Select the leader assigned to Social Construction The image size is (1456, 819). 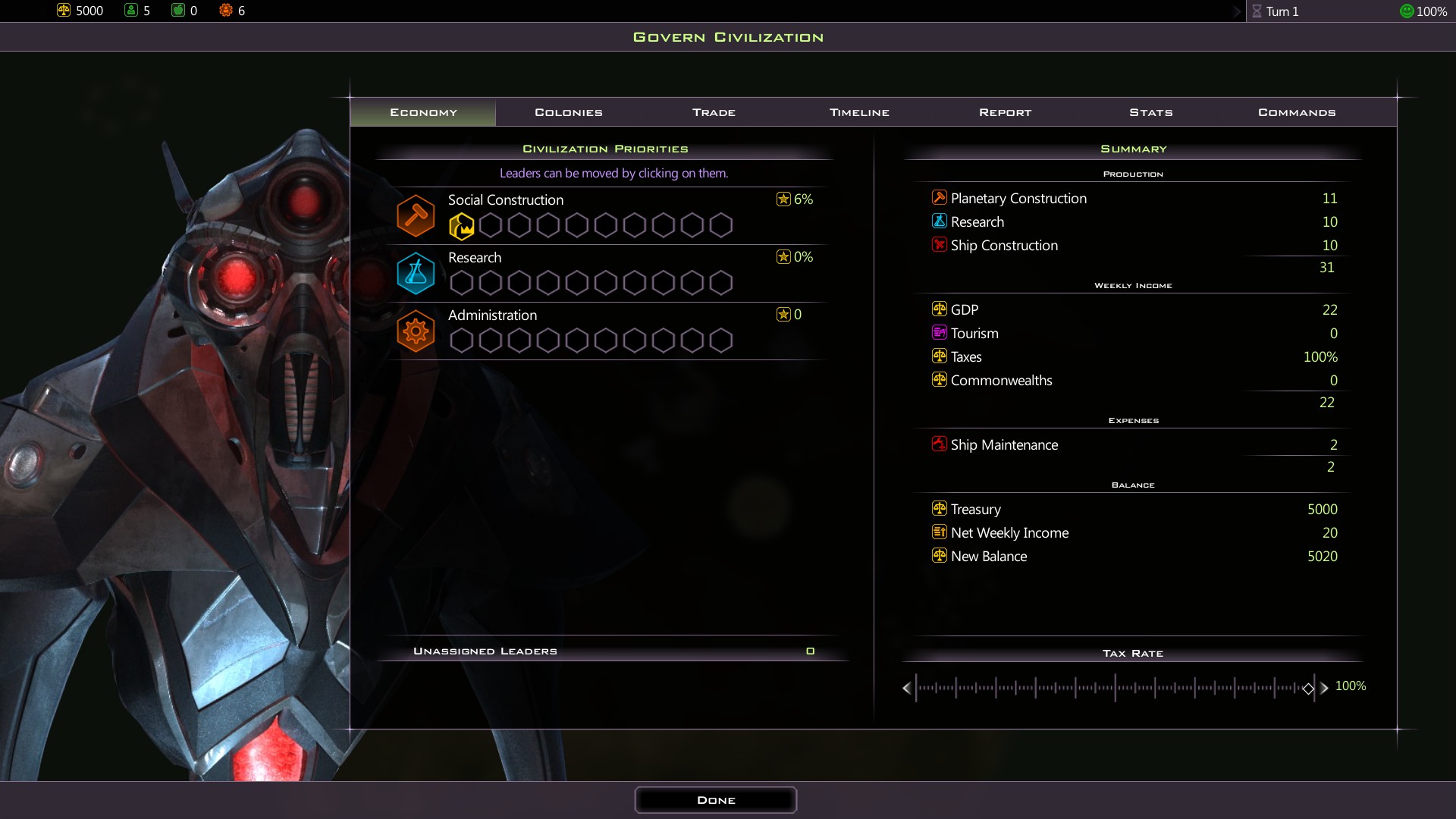461,226
